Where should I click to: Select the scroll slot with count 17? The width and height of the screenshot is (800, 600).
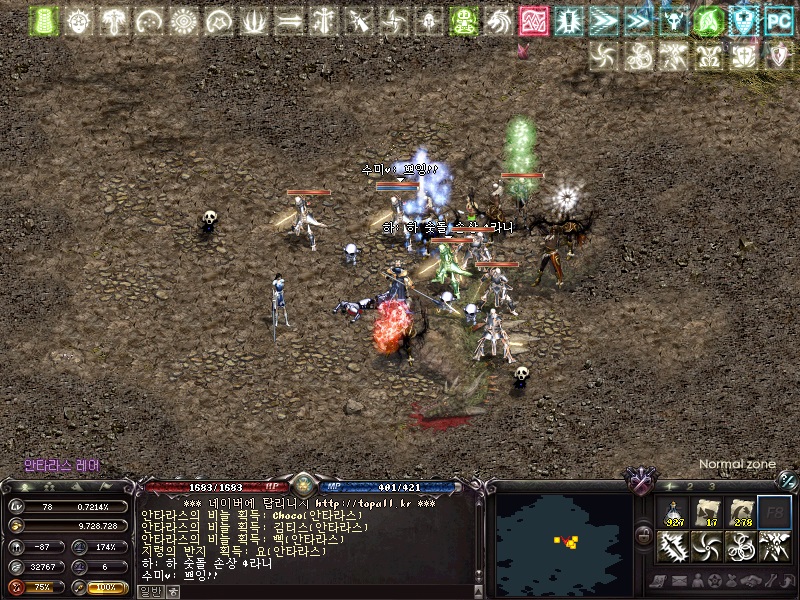point(707,513)
